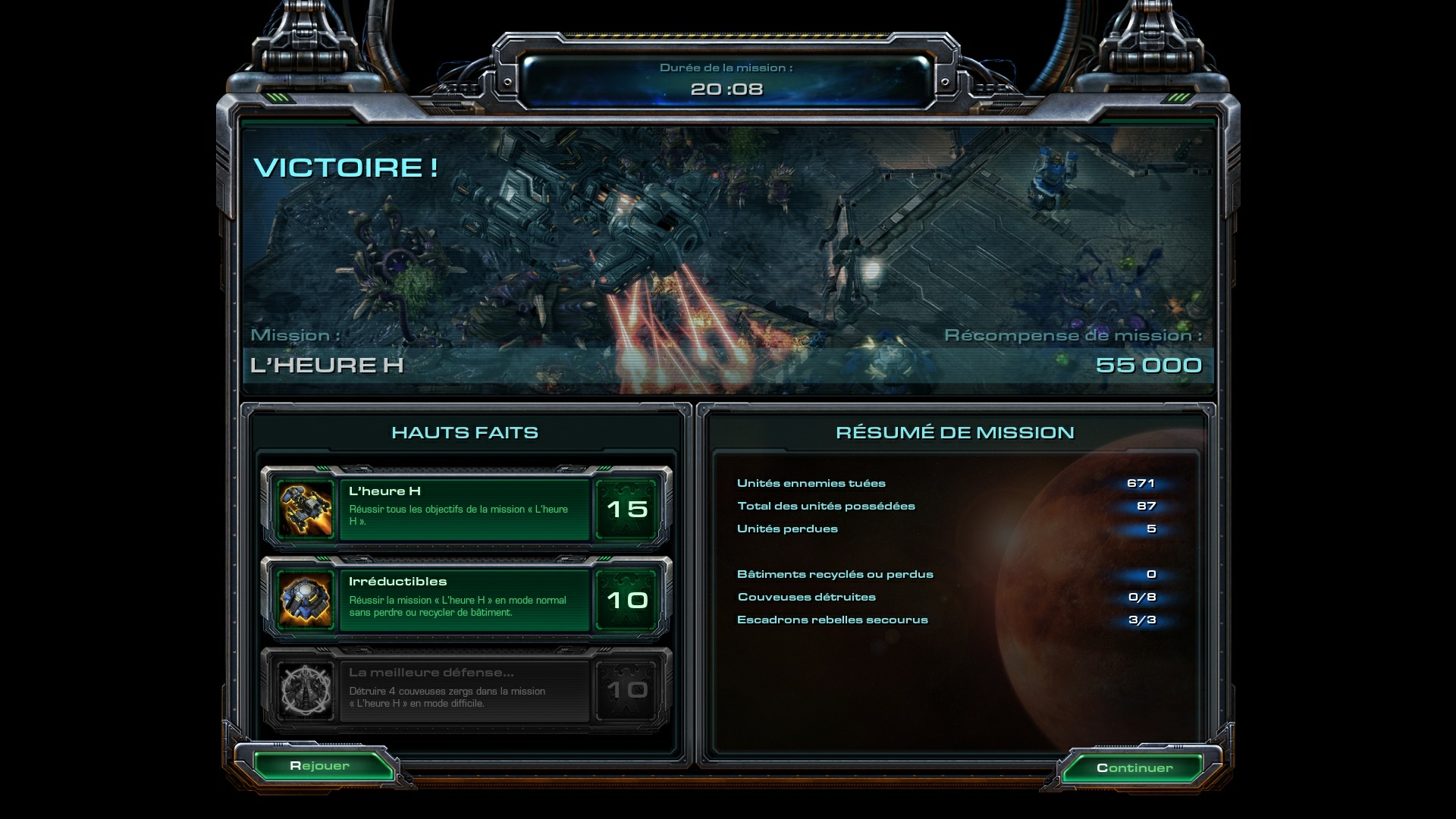Continue past the victory screen
This screenshot has height=819, width=1456.
click(x=1134, y=767)
